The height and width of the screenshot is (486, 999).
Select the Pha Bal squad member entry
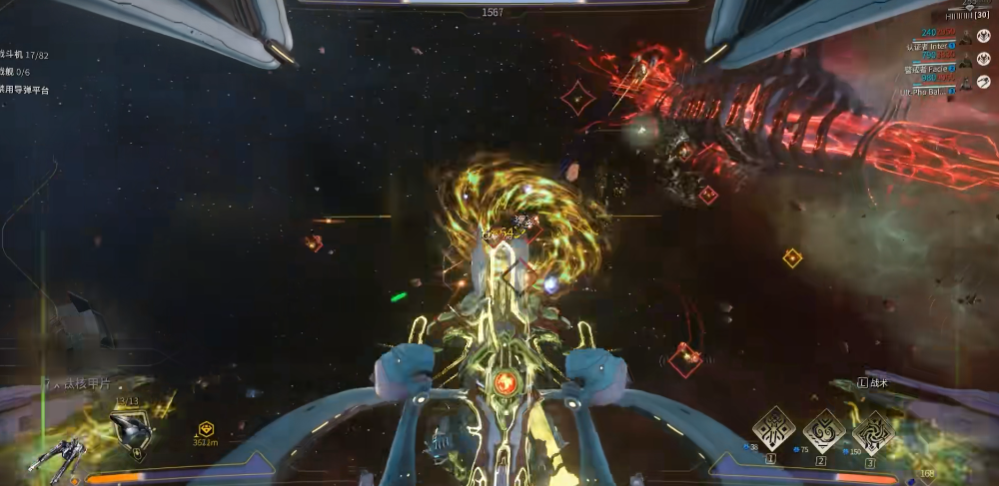(938, 91)
